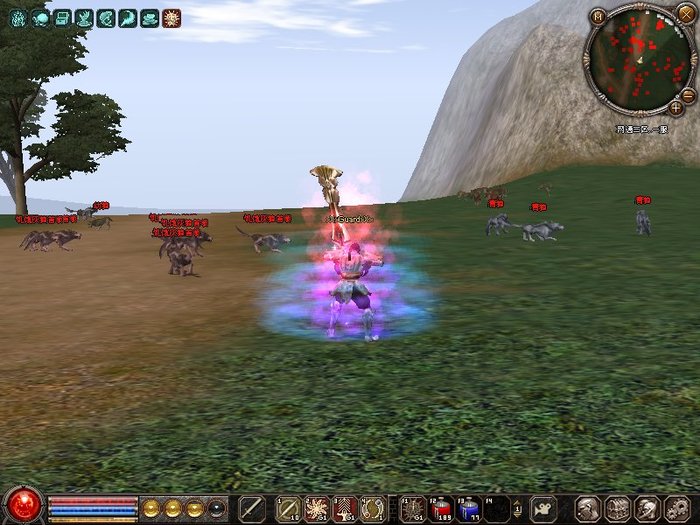Image resolution: width=700 pixels, height=525 pixels.
Task: Zoom in the minimap with plus button
Action: point(677,107)
